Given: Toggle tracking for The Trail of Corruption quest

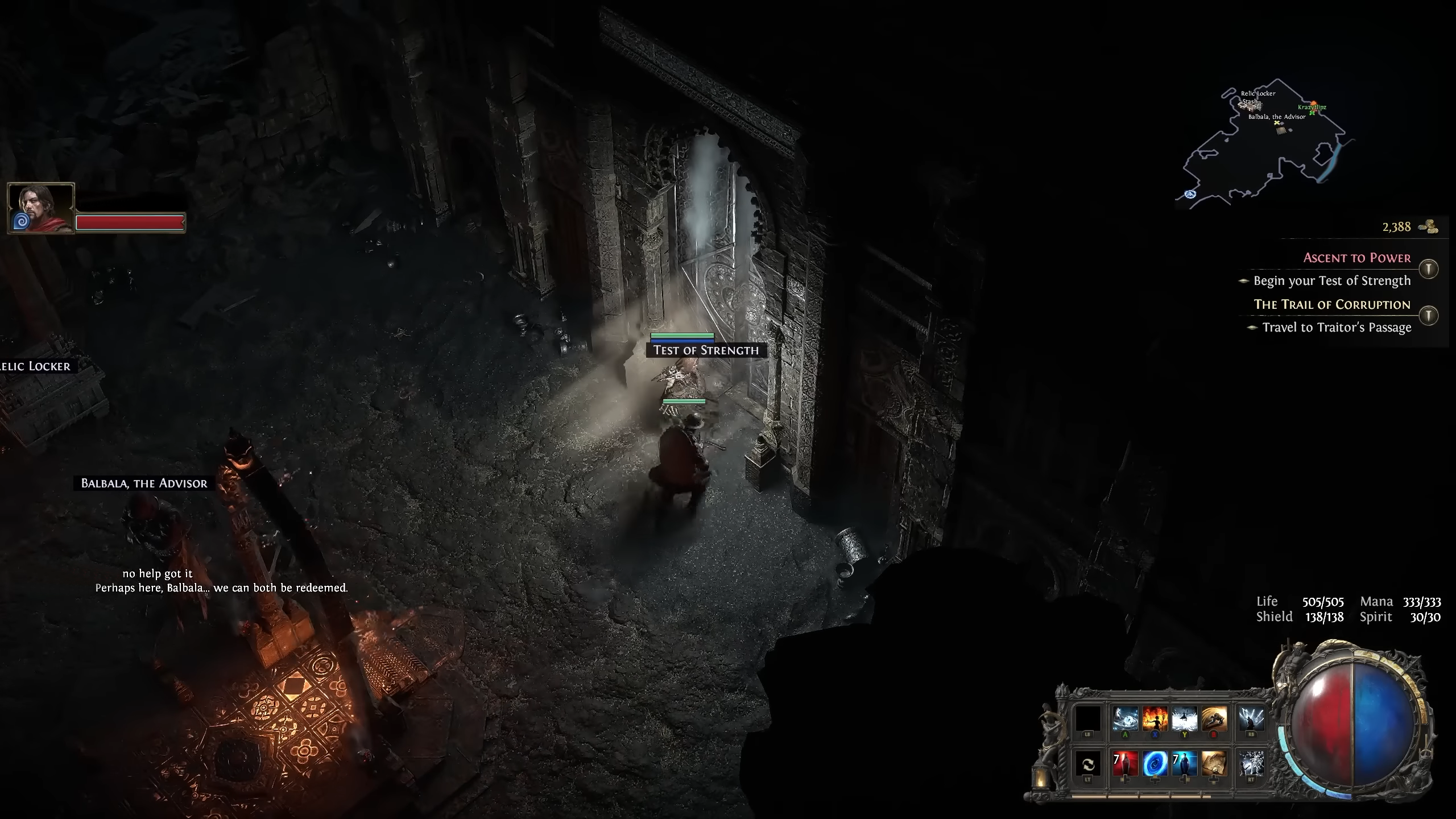Looking at the screenshot, I should [1429, 316].
